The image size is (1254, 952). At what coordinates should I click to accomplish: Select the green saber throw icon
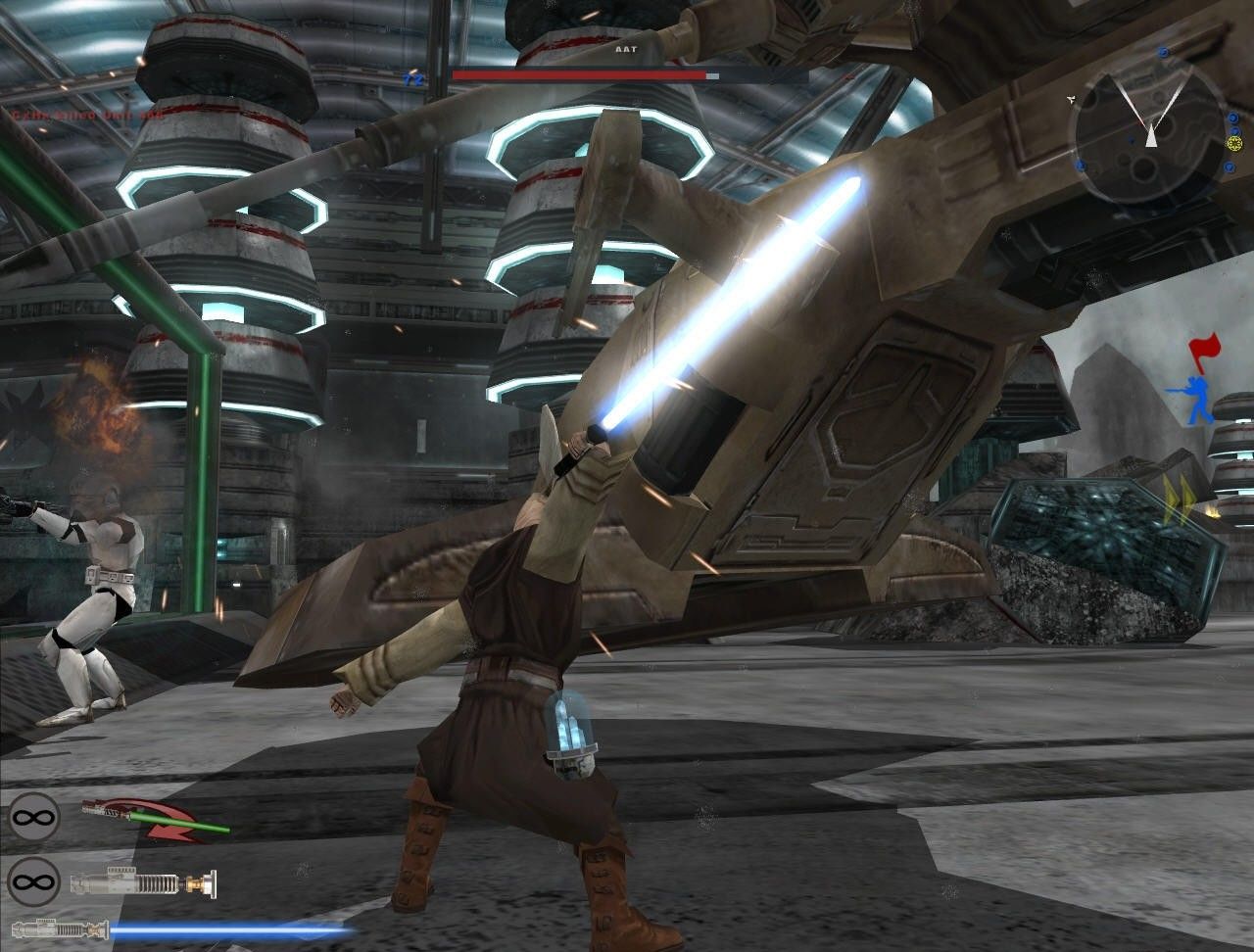pos(155,821)
